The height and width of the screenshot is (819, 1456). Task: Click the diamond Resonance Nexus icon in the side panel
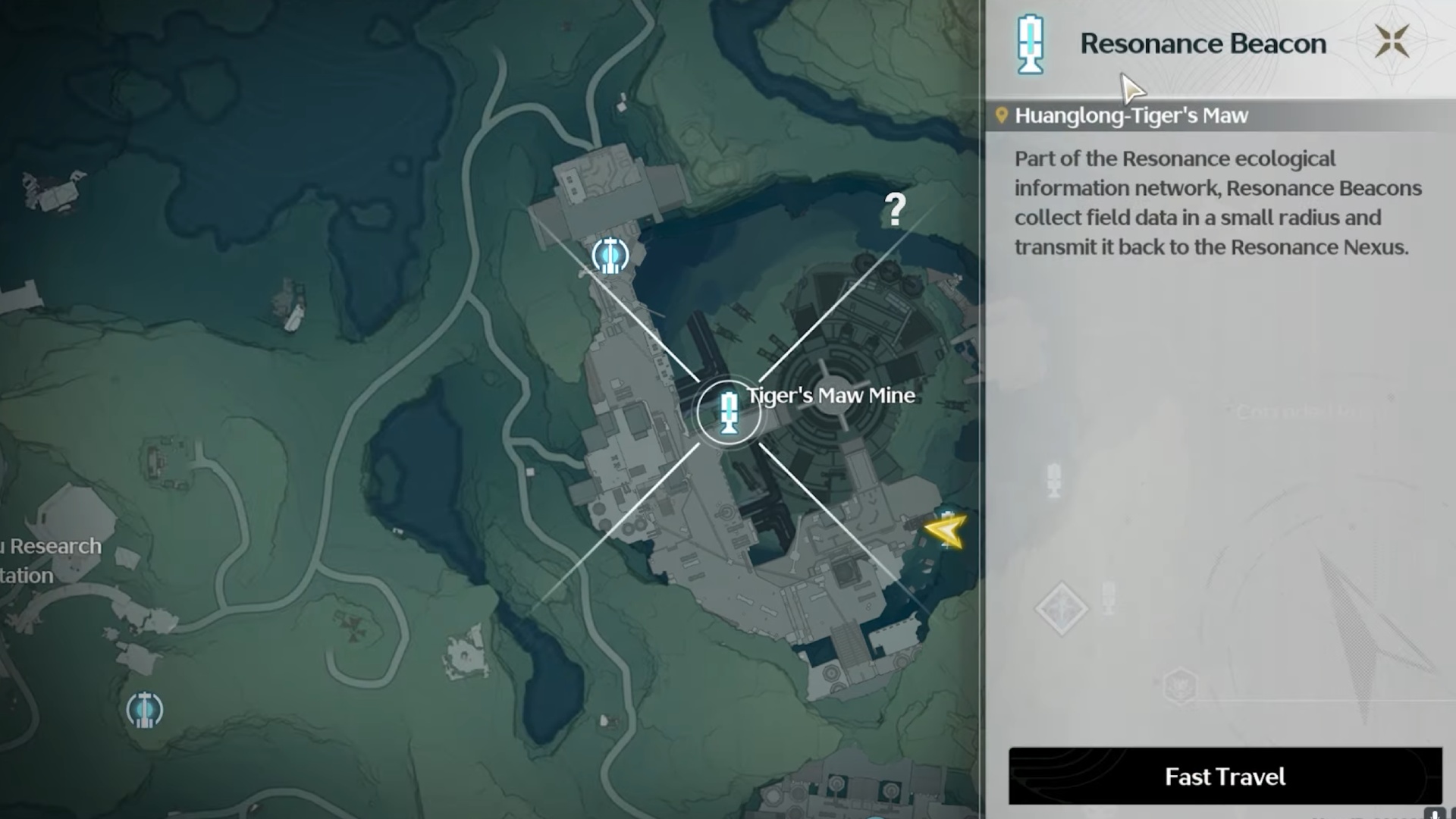(1062, 608)
